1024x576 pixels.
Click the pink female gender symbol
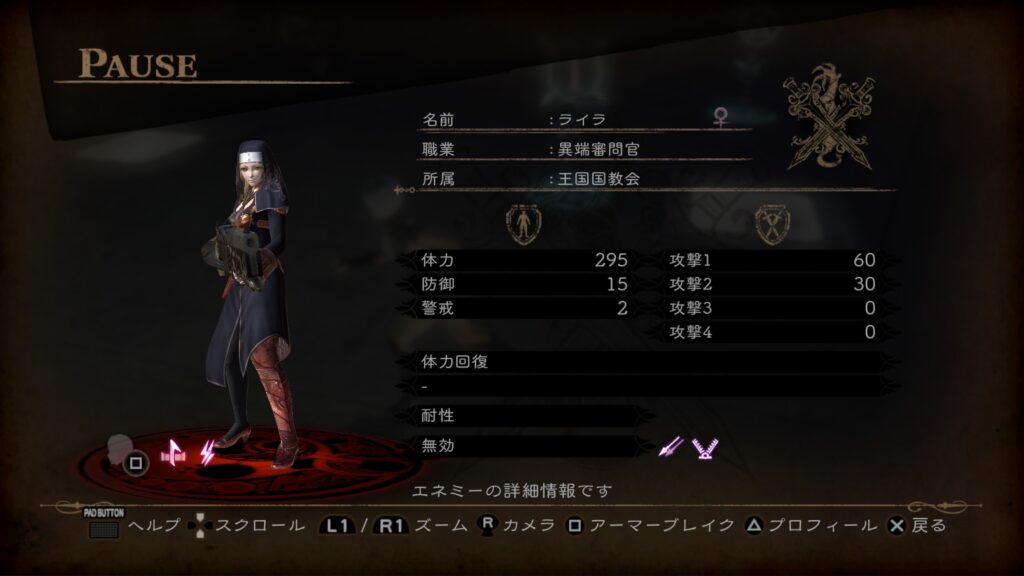(720, 118)
